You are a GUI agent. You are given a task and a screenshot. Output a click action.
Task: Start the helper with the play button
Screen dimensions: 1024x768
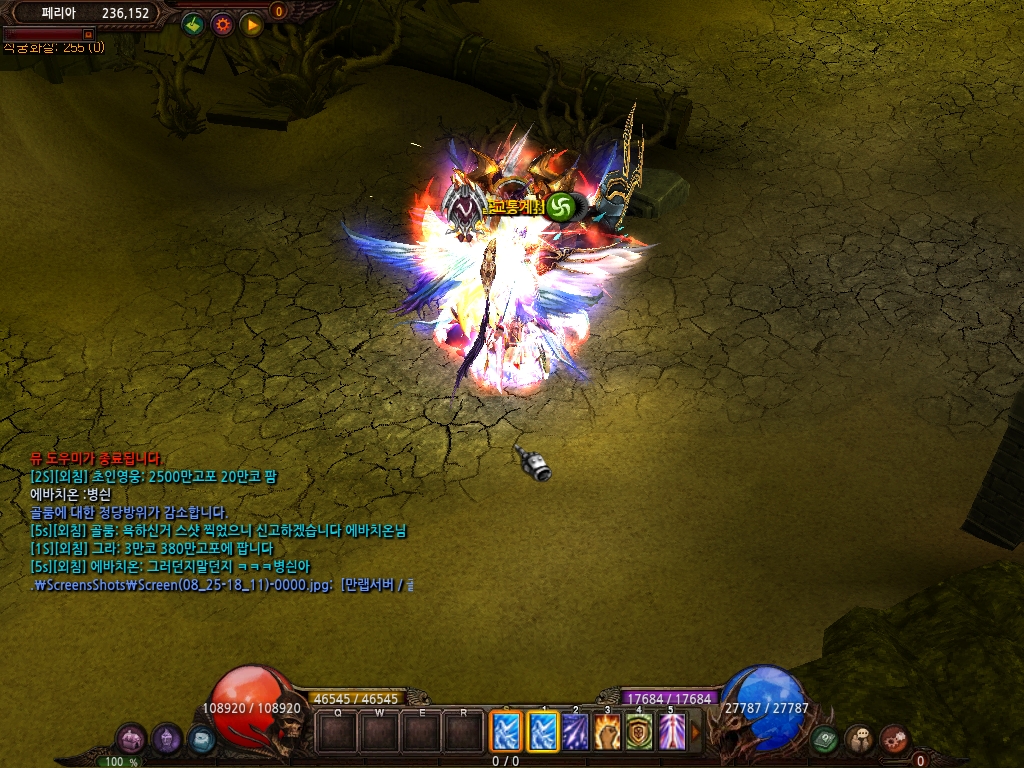click(x=251, y=24)
